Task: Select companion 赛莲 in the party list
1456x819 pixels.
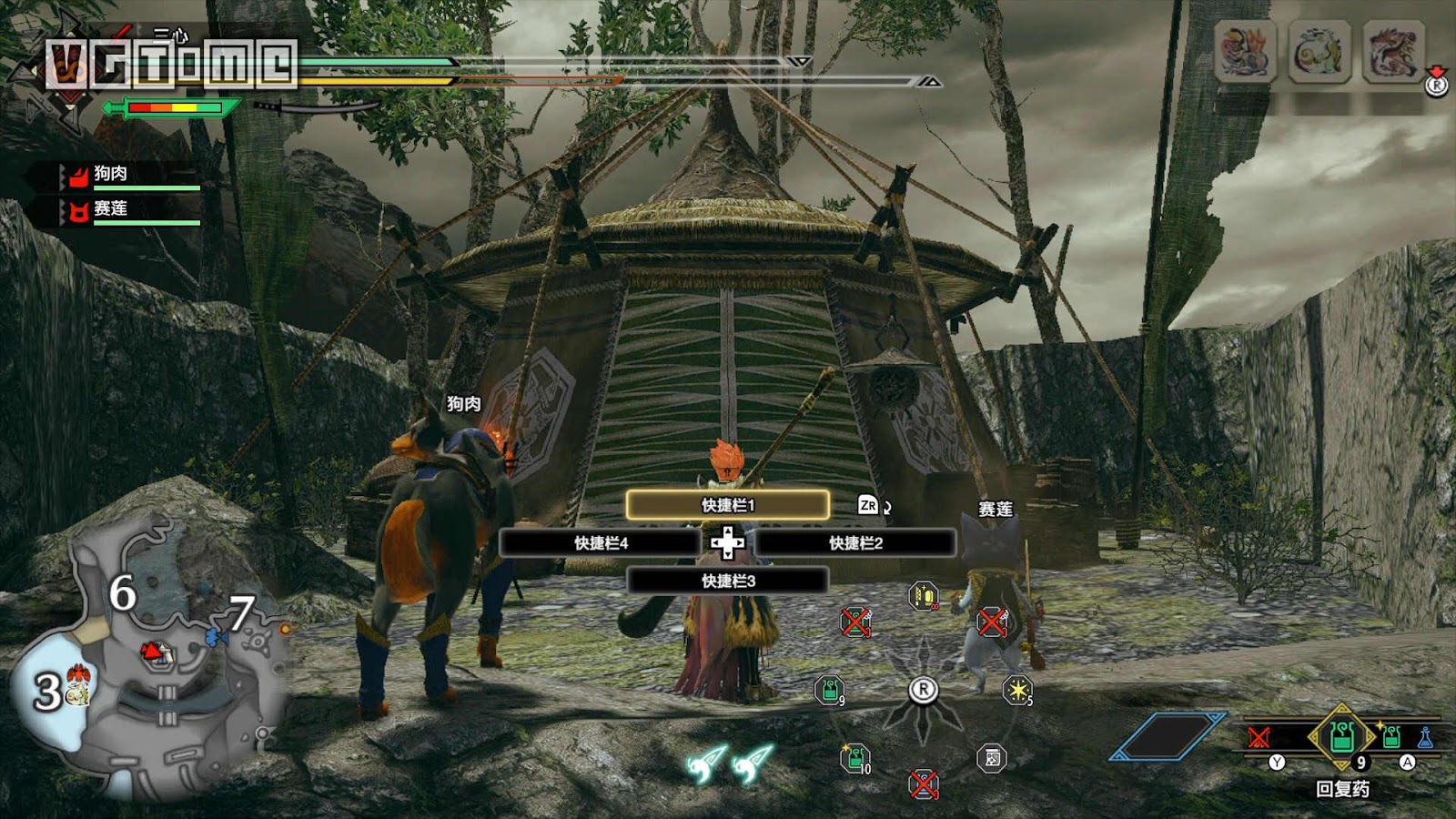Action: (x=111, y=209)
